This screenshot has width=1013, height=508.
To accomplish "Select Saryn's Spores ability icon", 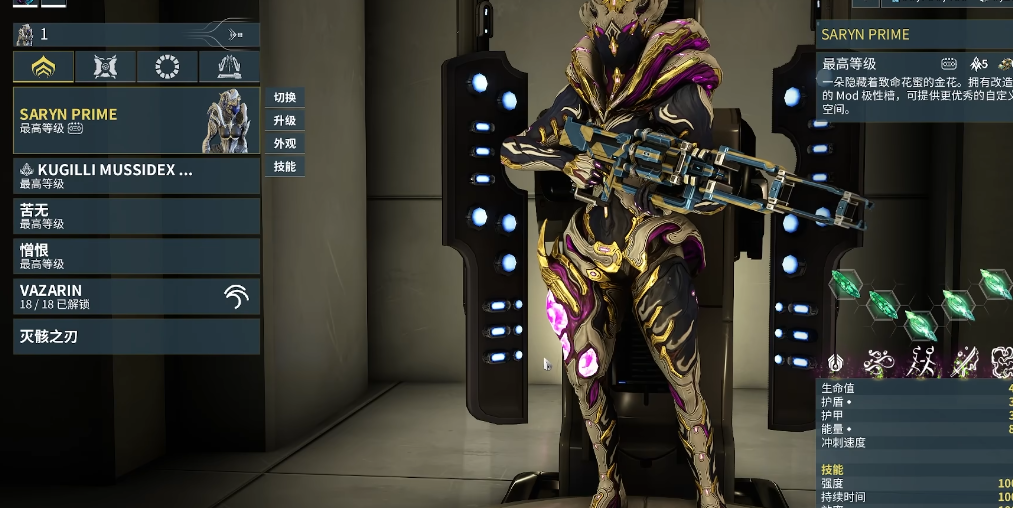I will pyautogui.click(x=882, y=361).
